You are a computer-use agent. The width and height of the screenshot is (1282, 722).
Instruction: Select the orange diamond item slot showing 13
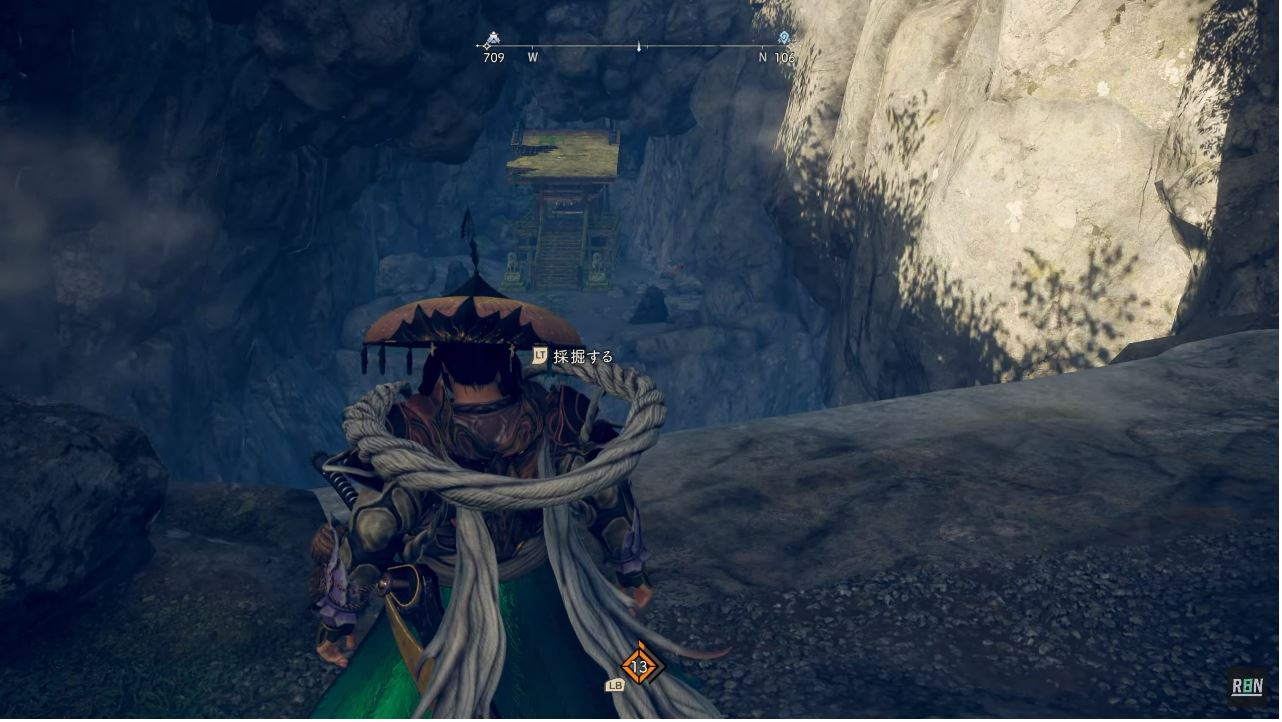tap(639, 667)
